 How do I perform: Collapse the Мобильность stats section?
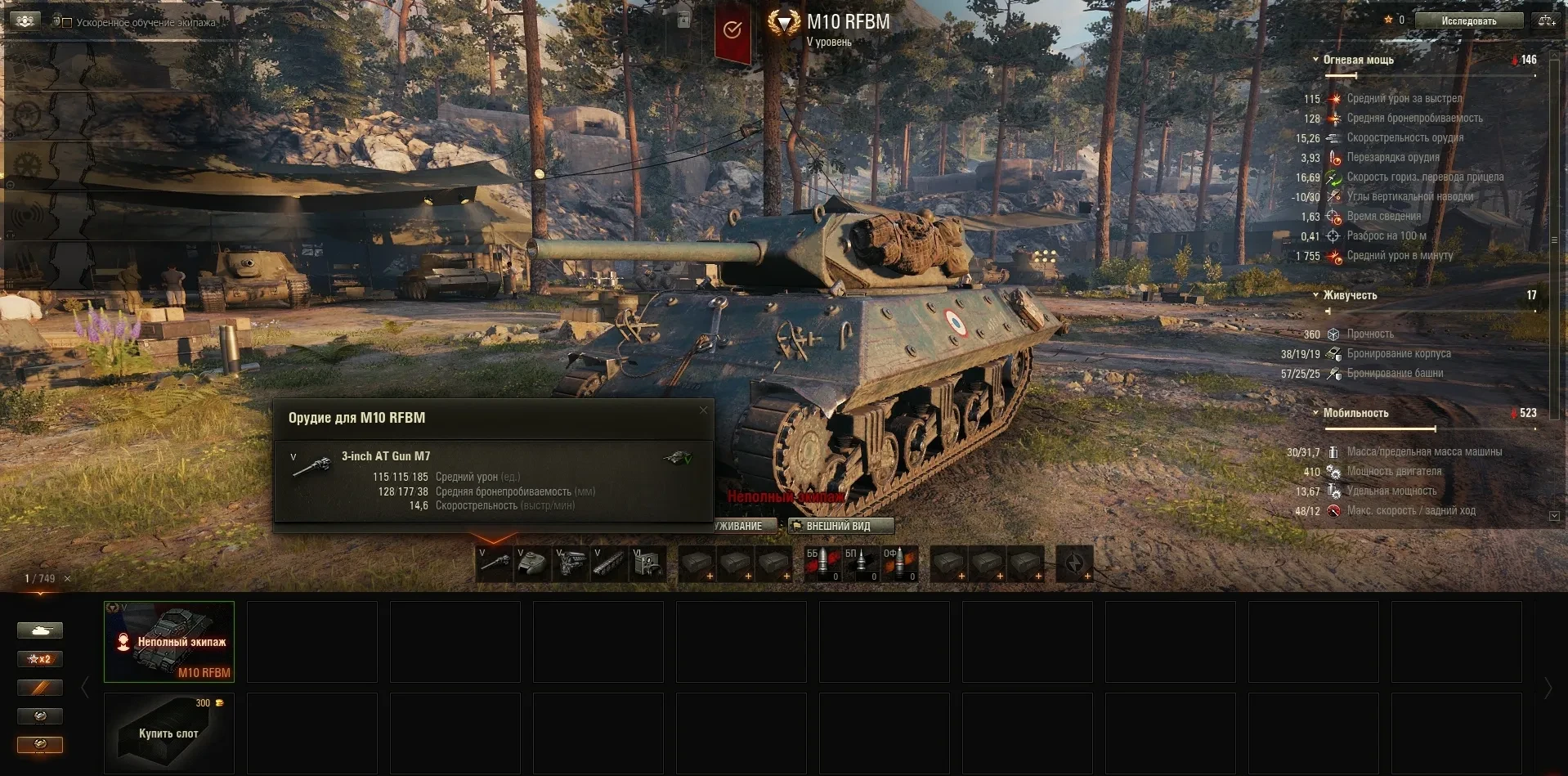(x=1315, y=413)
